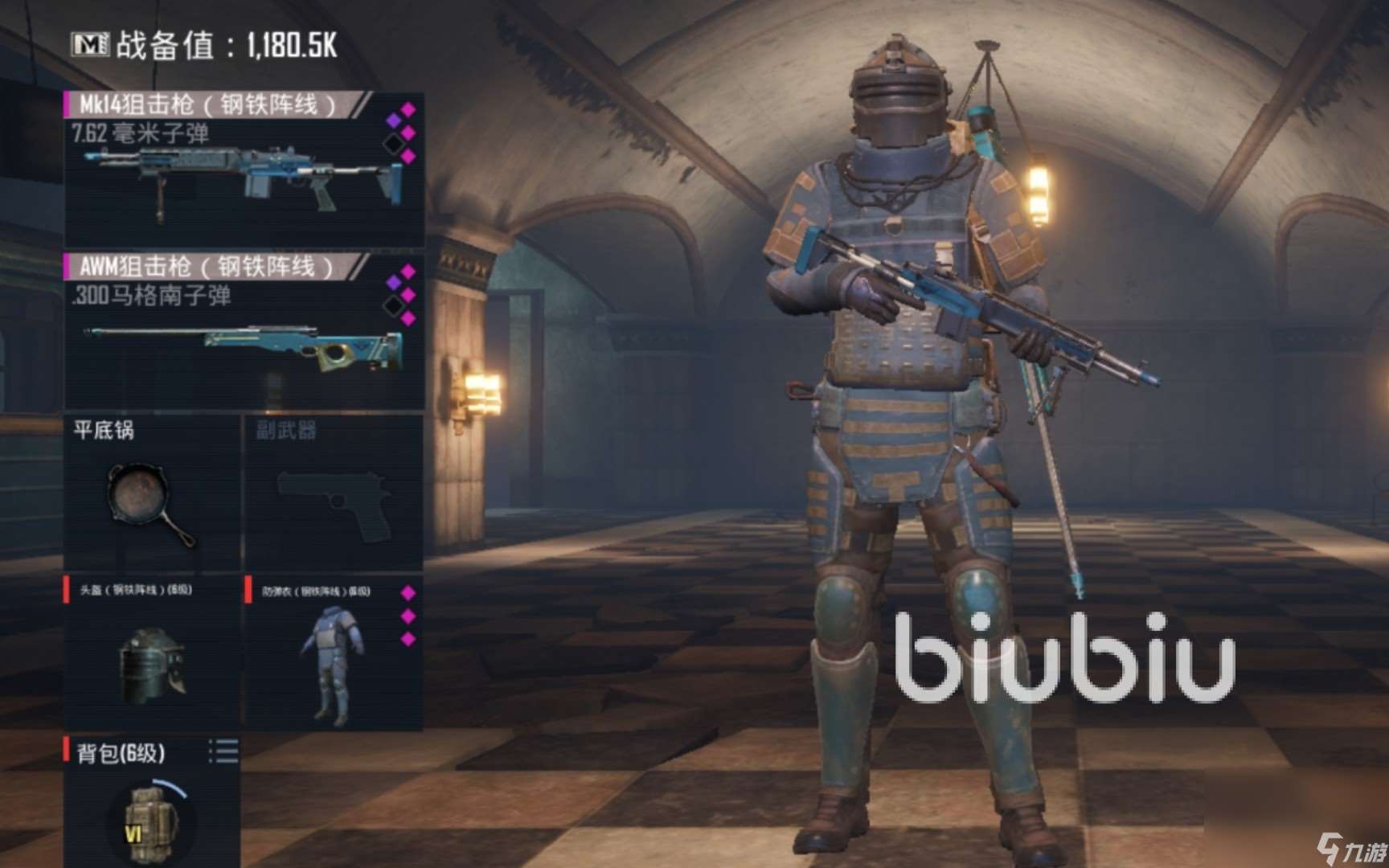This screenshot has width=1389, height=868.
Task: Open the empty sidearm pistol slot
Action: pyautogui.click(x=333, y=494)
